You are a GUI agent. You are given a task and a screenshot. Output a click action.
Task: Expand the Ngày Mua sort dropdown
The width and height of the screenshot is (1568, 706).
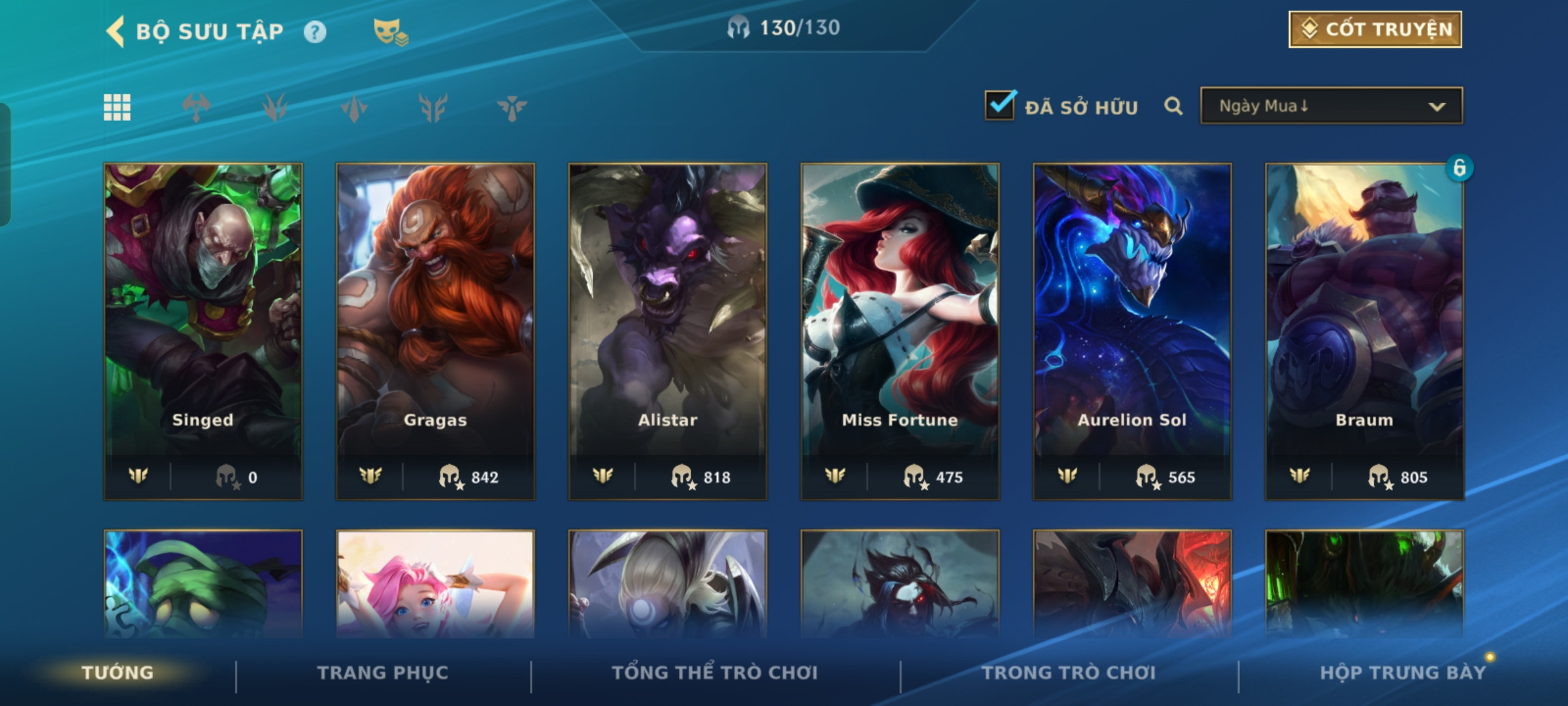[x=1331, y=106]
